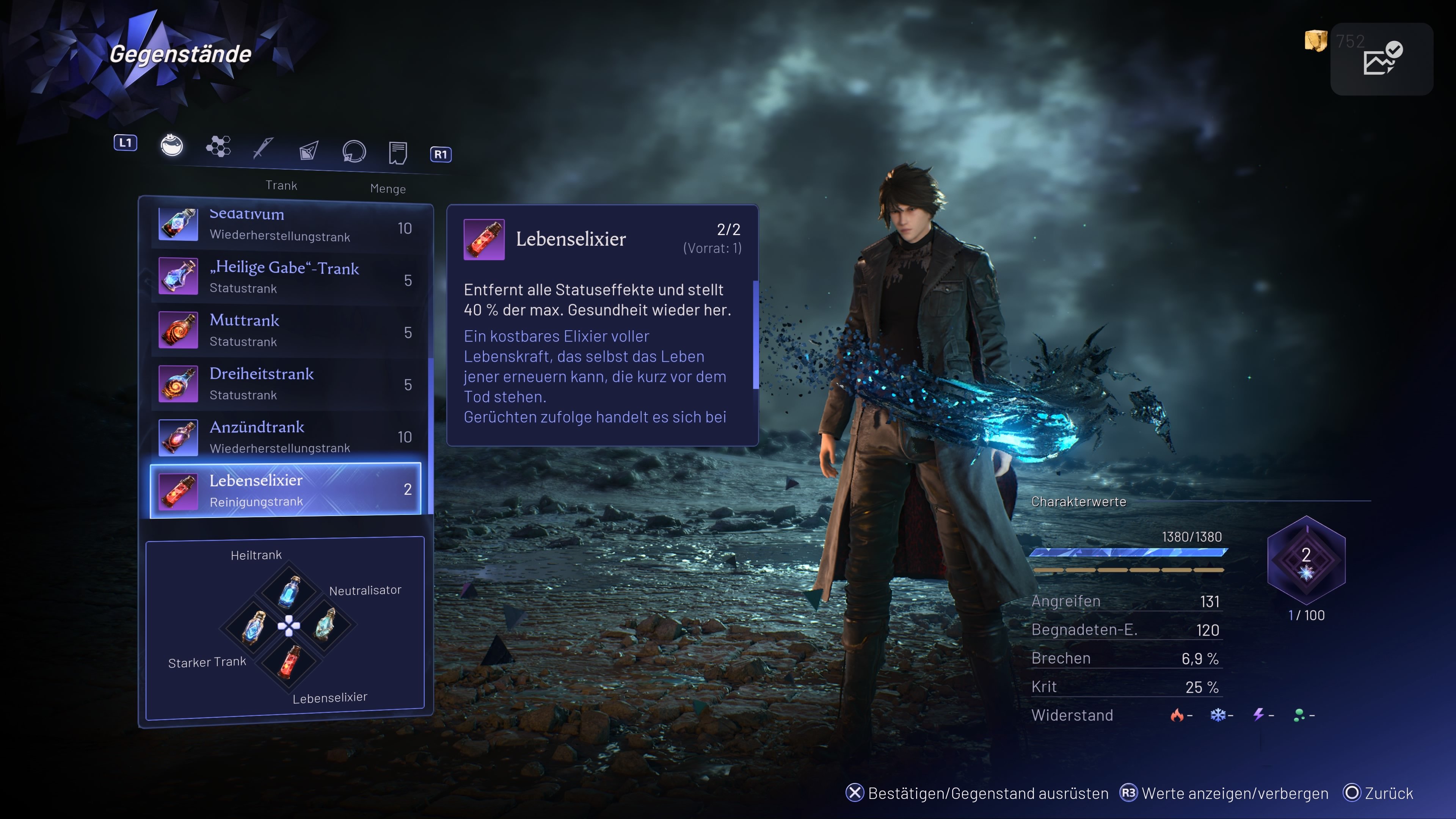Open the hexagon materials category icon

[x=219, y=146]
